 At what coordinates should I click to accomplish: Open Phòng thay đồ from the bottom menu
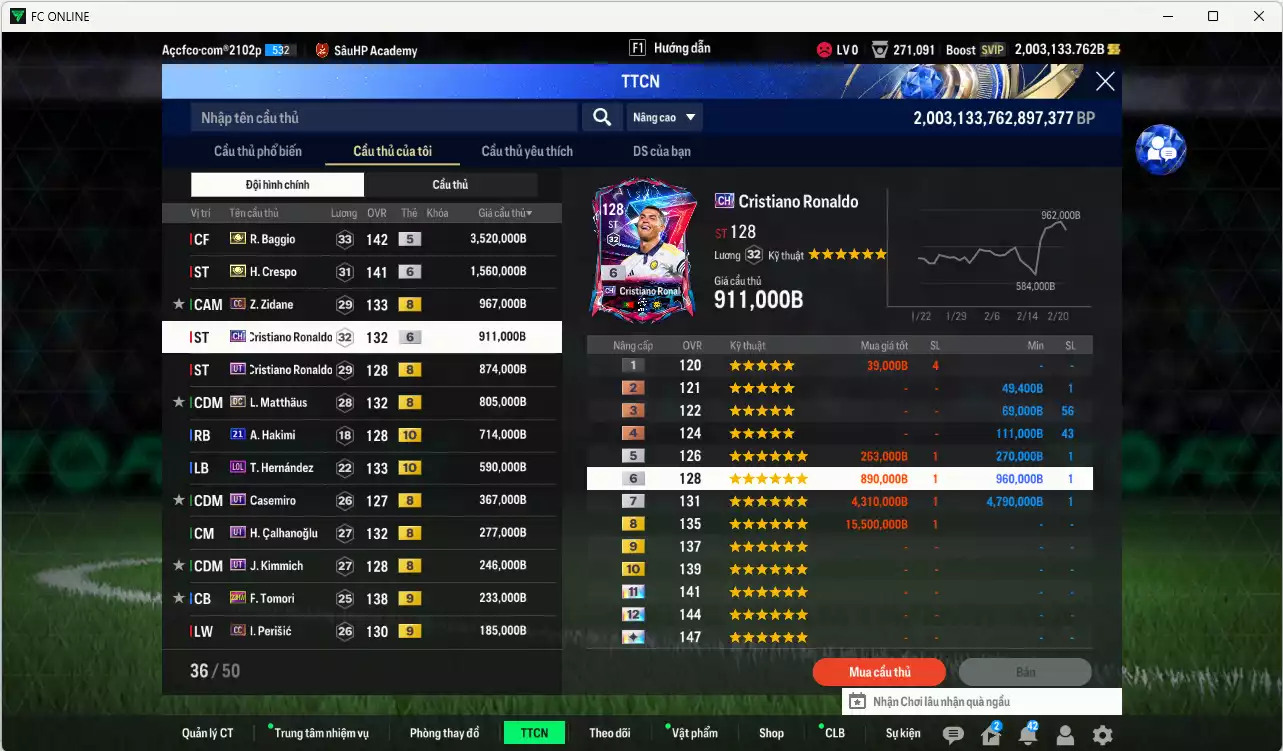444,733
